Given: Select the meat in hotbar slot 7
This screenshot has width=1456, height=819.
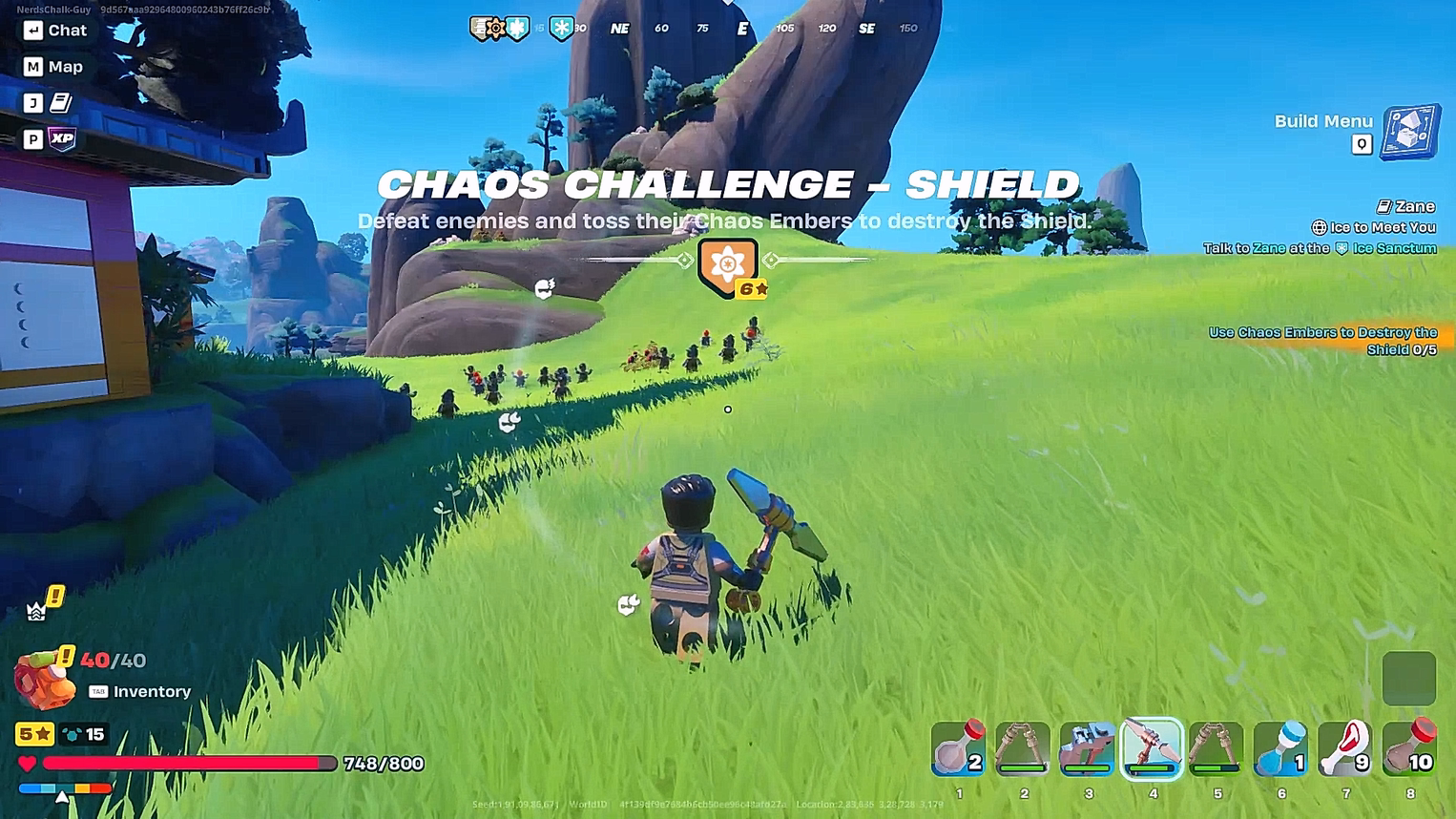Looking at the screenshot, I should point(1345,748).
